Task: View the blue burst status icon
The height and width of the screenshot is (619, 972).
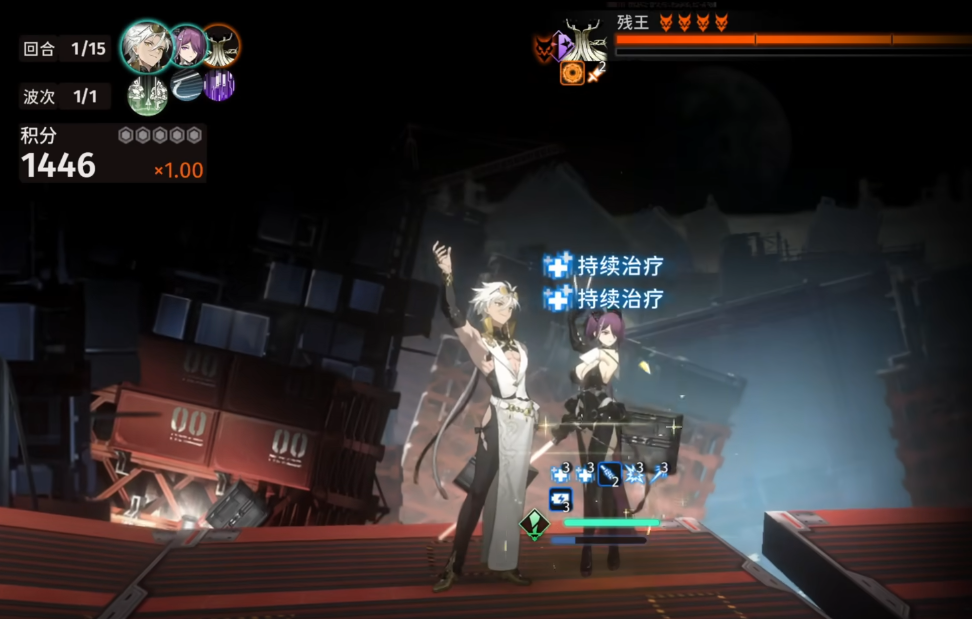Action: (634, 473)
